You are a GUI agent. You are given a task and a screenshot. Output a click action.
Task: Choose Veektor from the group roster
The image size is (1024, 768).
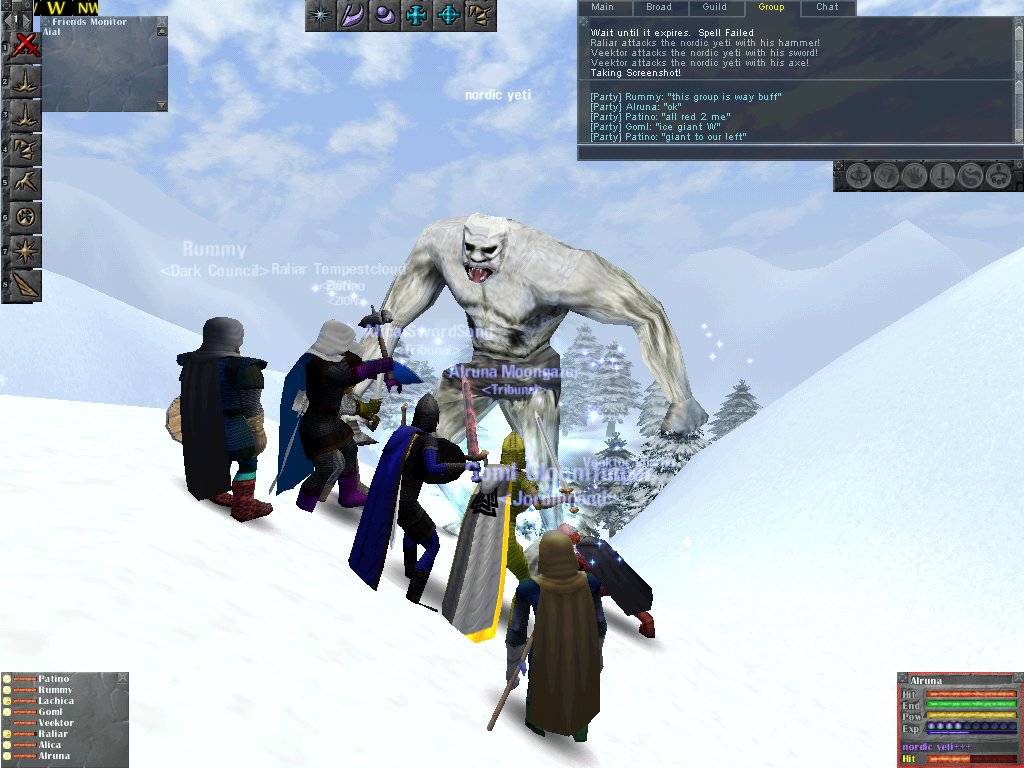click(x=56, y=723)
